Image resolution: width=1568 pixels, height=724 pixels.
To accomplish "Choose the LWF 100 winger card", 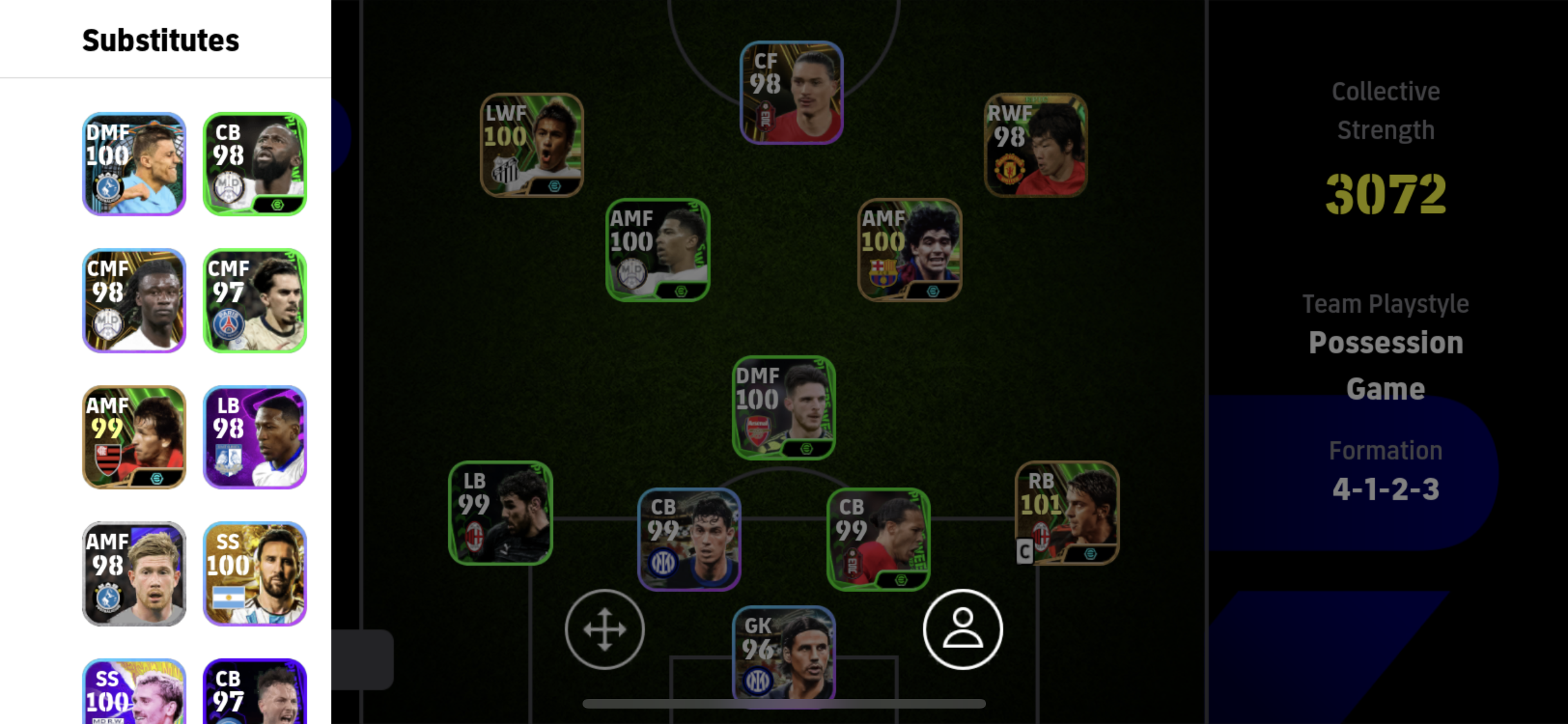I will (532, 145).
